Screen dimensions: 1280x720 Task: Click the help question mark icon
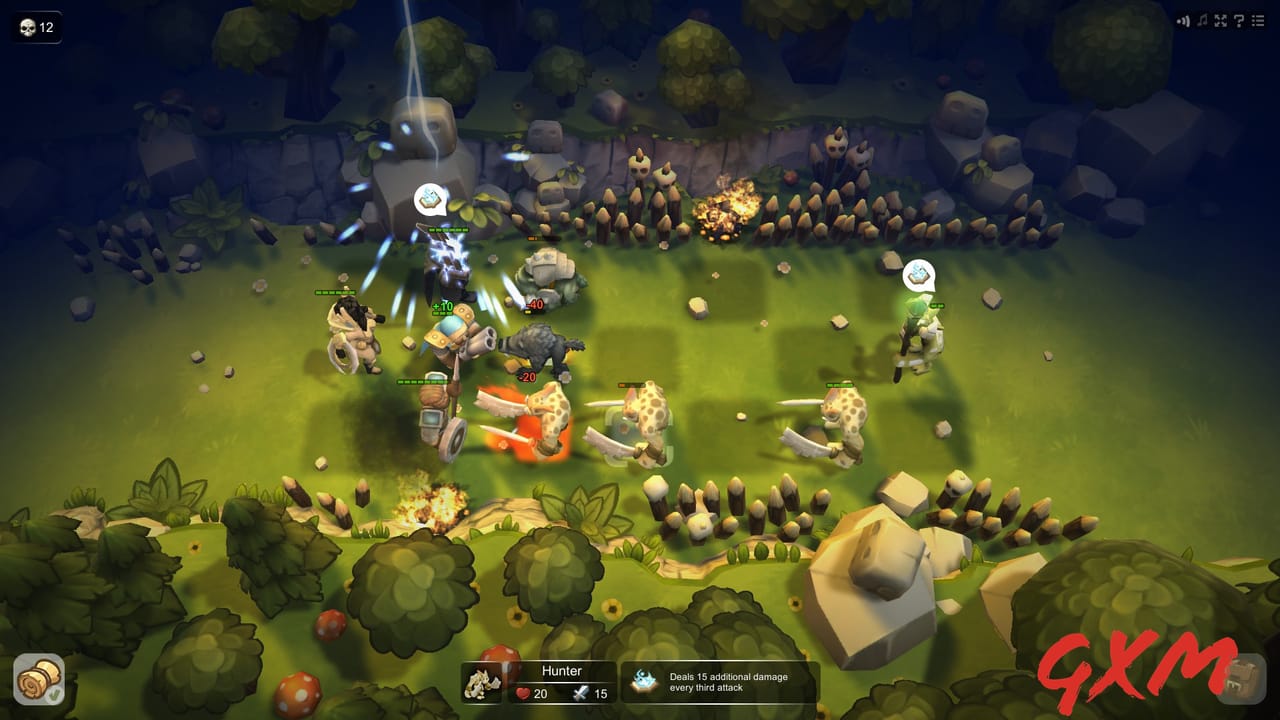[x=1238, y=21]
